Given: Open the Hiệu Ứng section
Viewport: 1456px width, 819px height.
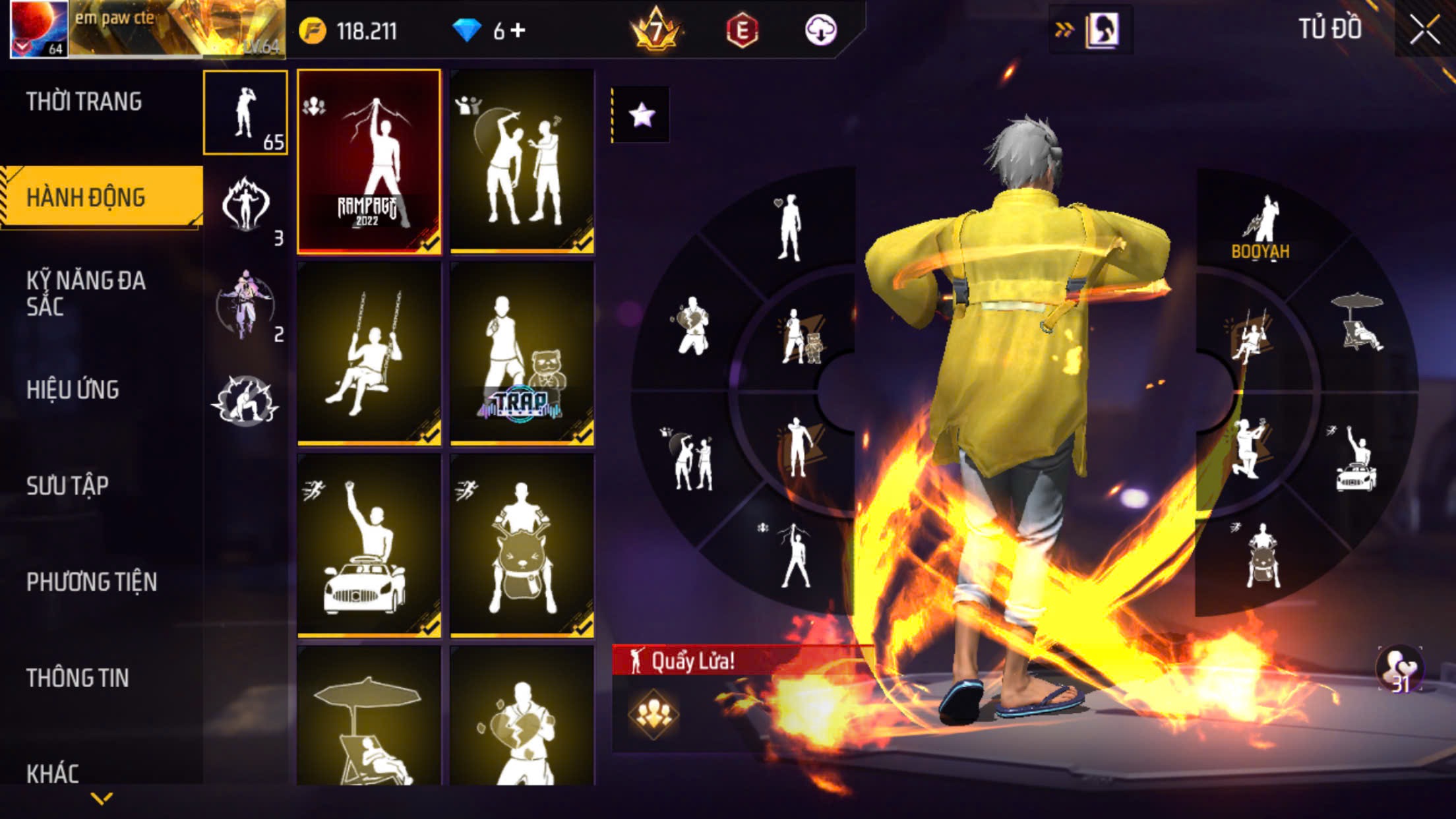Looking at the screenshot, I should pos(73,390).
